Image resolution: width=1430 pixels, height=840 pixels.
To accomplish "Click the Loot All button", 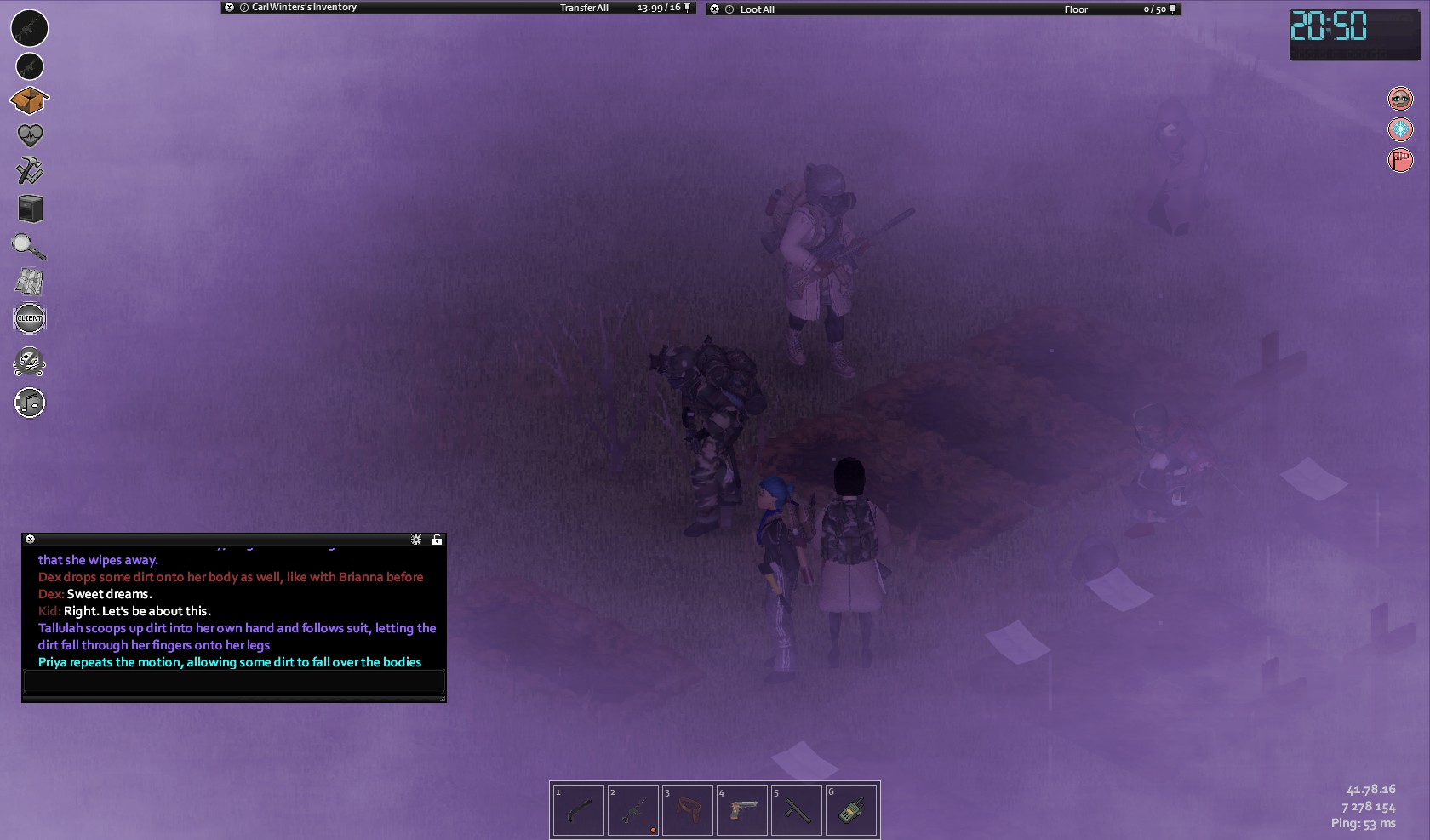I will [757, 9].
